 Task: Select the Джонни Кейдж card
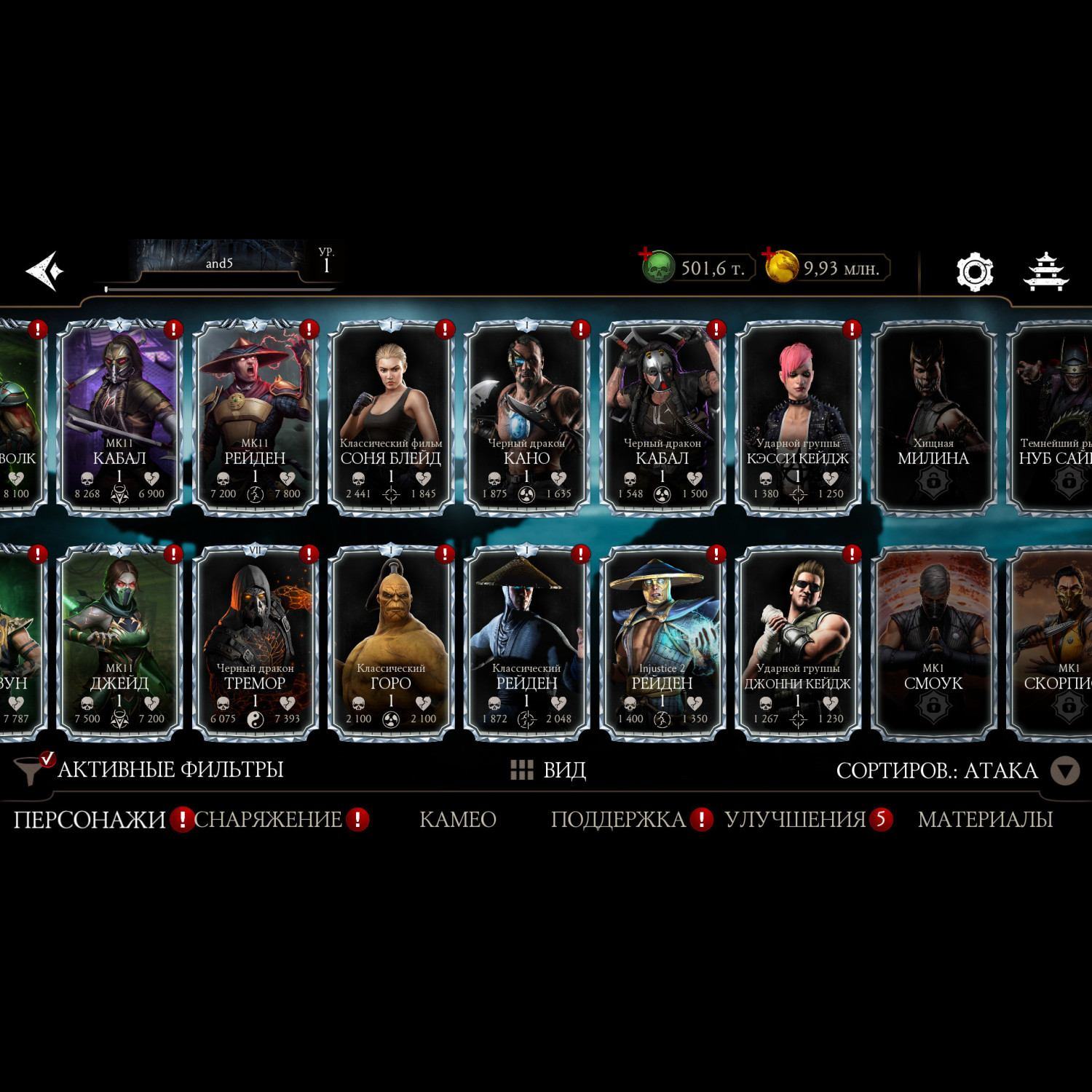click(x=798, y=642)
